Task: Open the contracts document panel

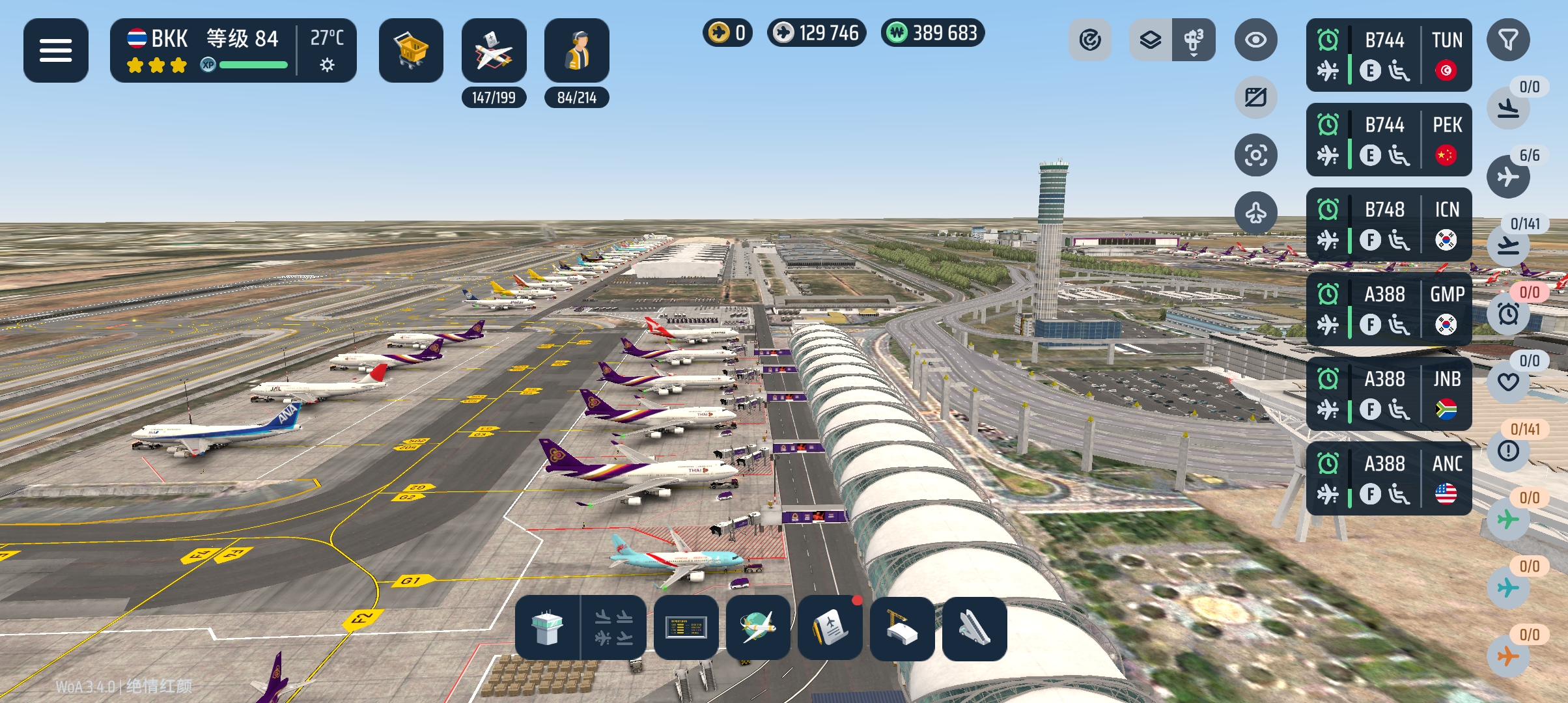Action: [x=830, y=628]
